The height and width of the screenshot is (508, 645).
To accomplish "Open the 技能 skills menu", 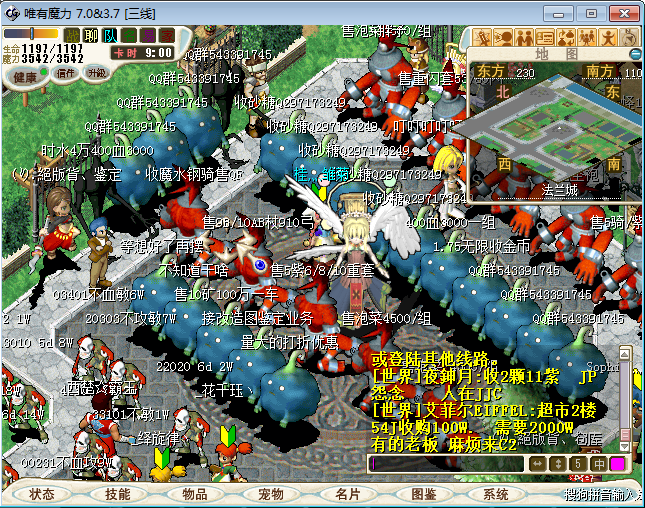I will 117,494.
